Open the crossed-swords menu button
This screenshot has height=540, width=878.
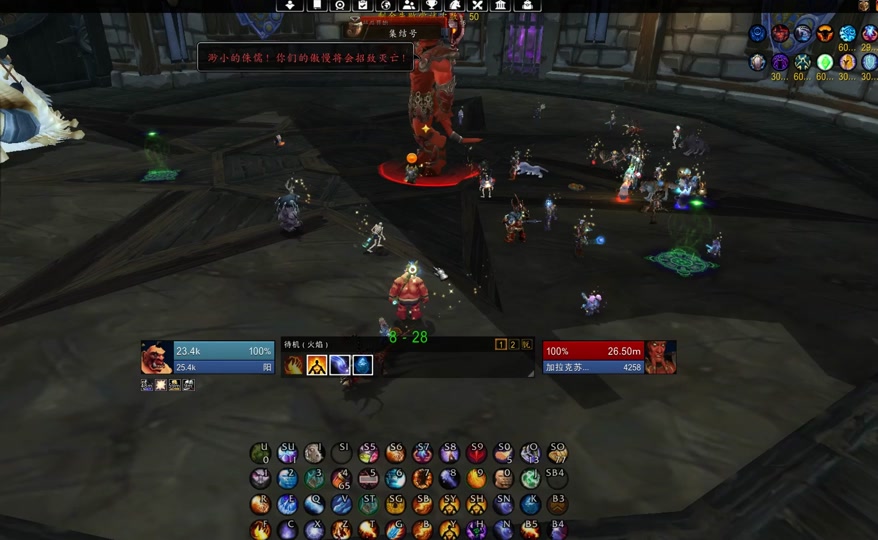coord(478,5)
